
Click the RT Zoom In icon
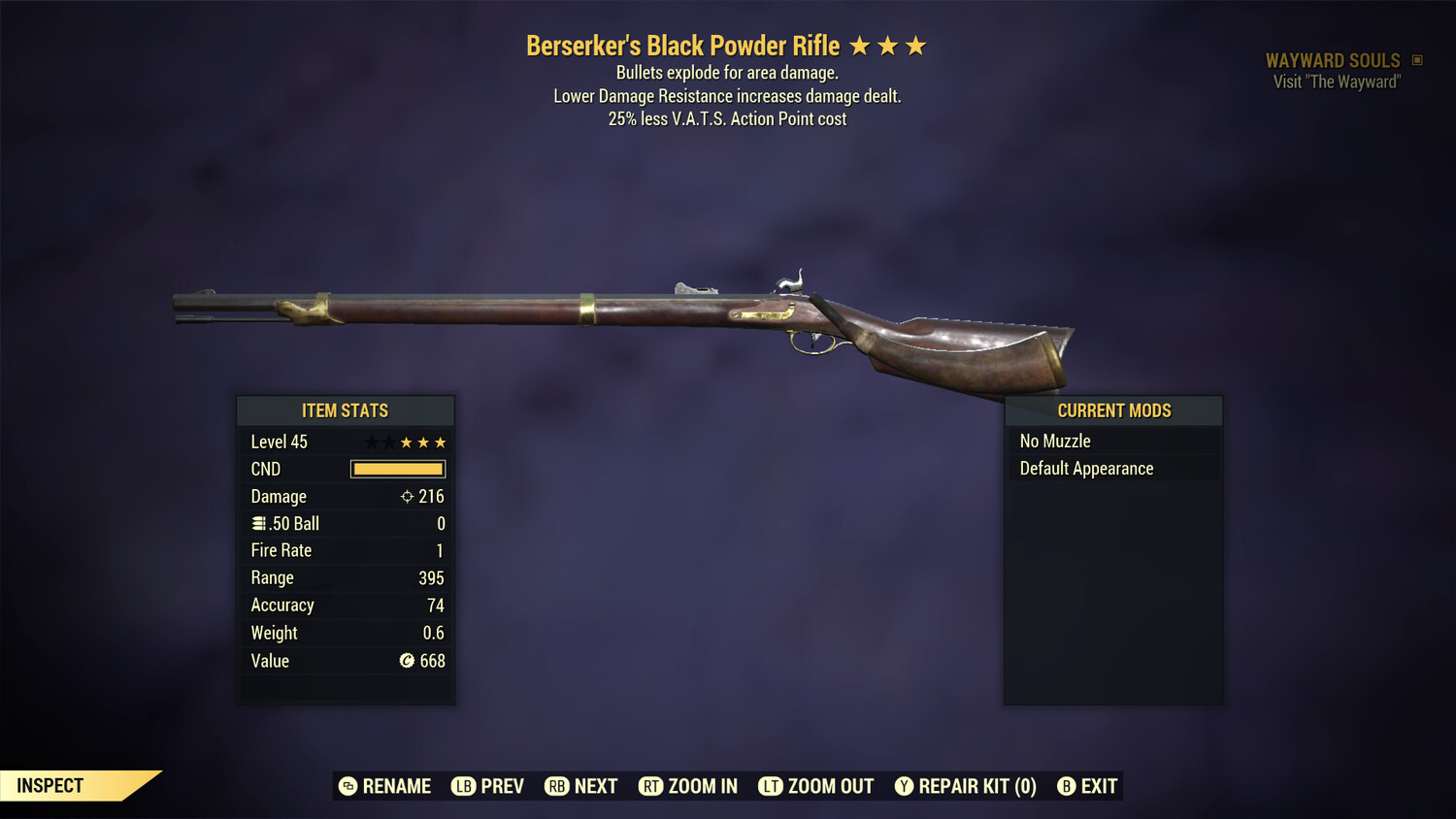click(x=652, y=786)
